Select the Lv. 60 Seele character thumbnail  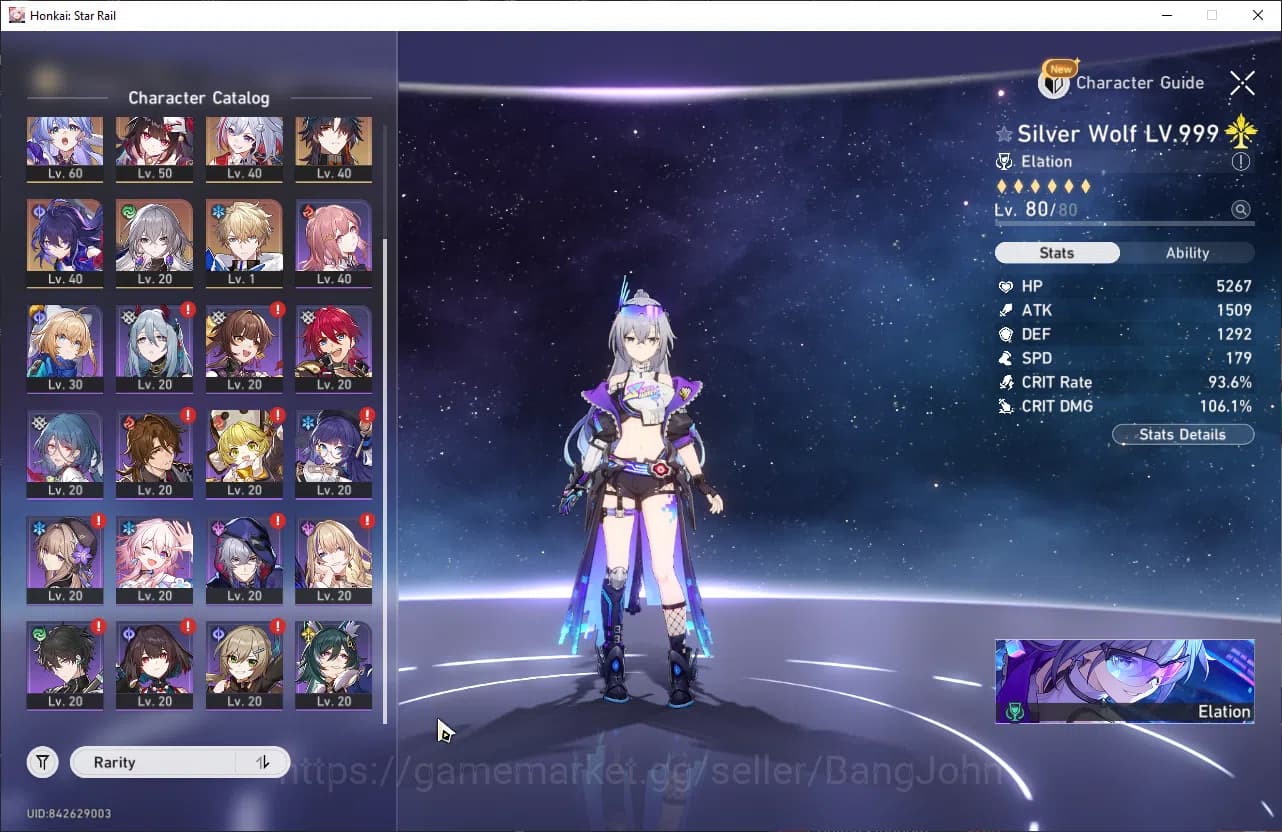tap(66, 150)
